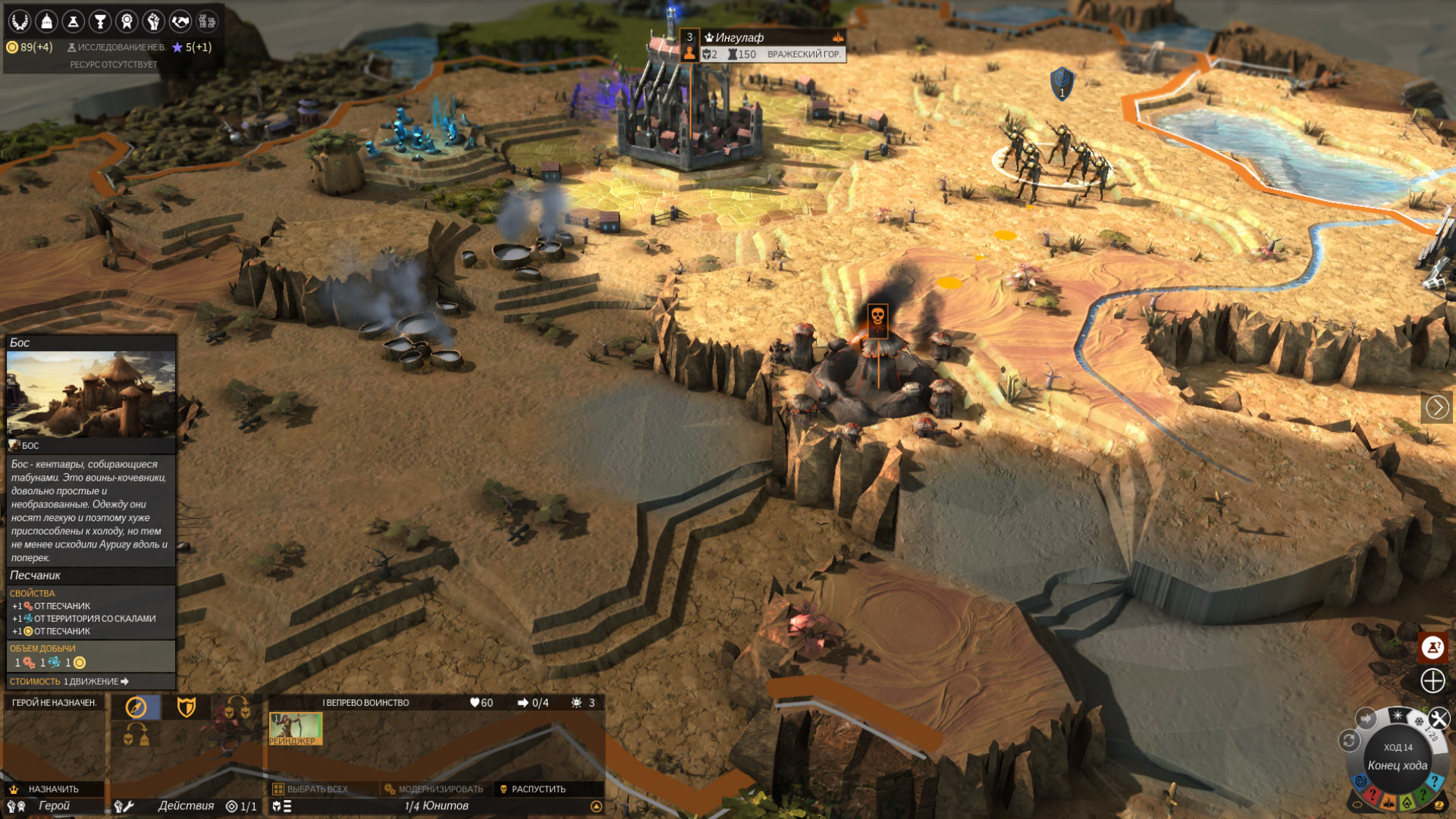Viewport: 1456px width, 819px height.
Task: Open the research flask screen
Action: [74, 21]
